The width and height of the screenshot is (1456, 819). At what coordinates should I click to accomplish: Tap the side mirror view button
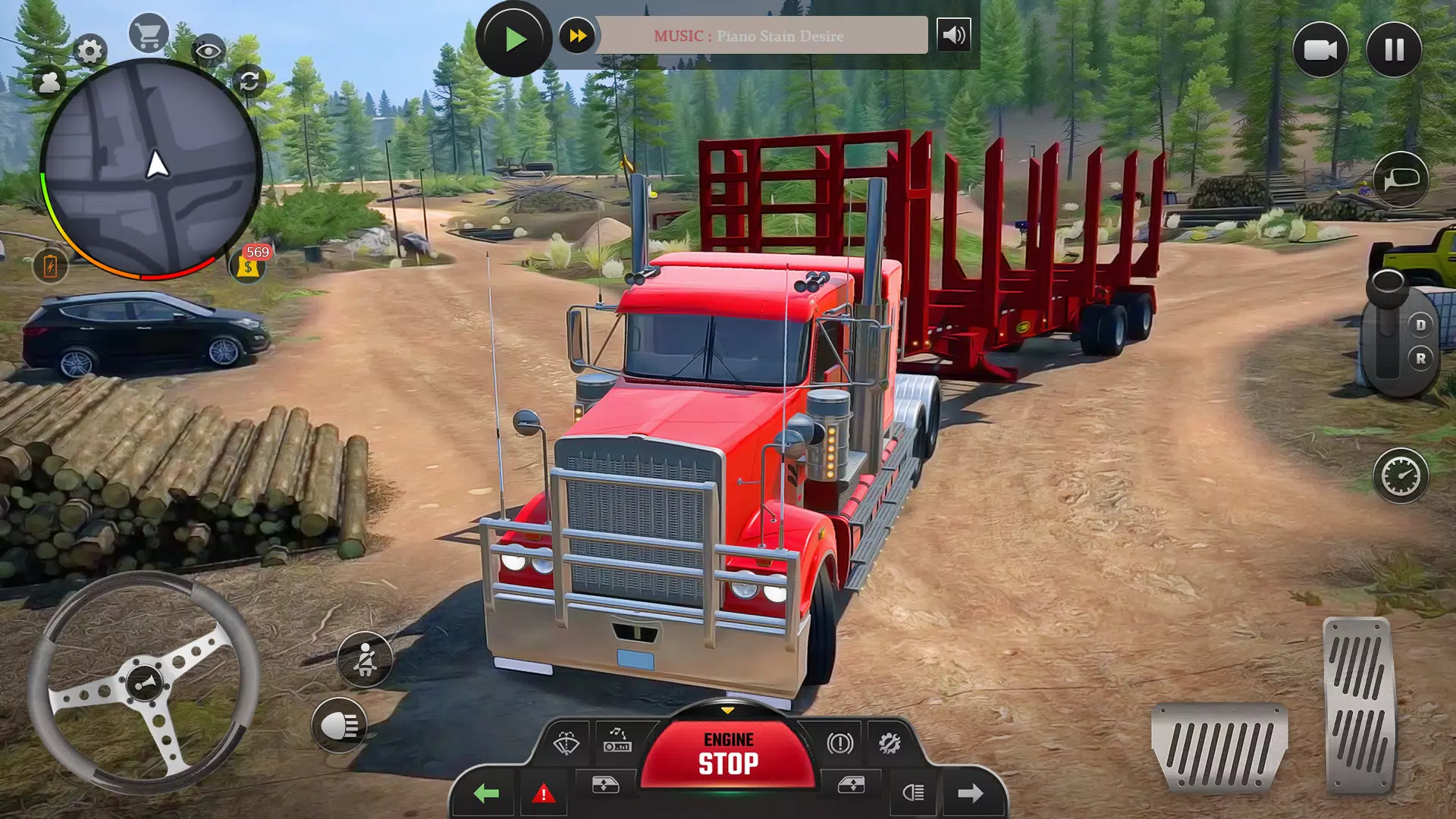pos(1401,180)
